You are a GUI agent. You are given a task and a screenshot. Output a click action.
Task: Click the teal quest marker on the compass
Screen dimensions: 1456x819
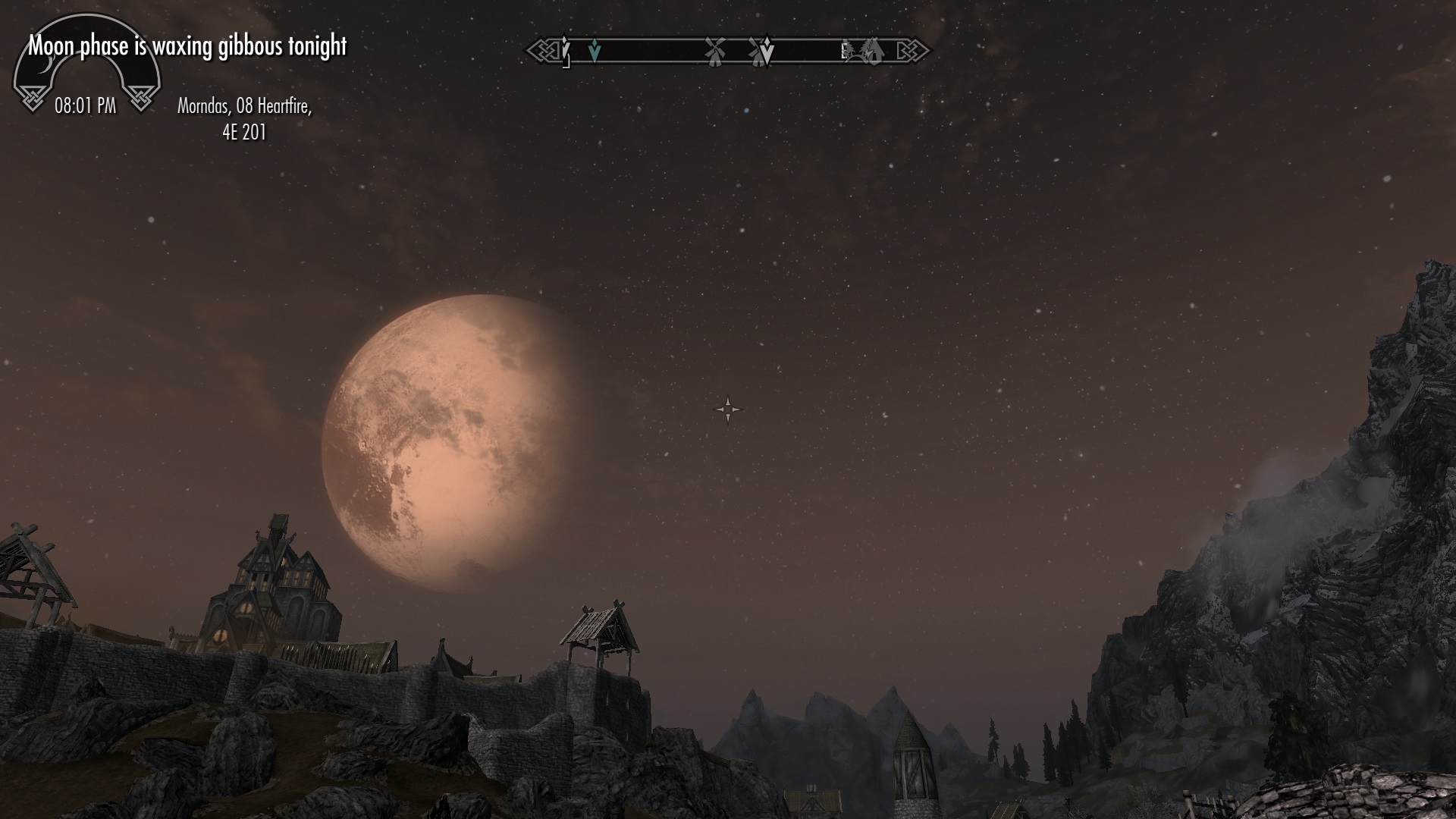(x=595, y=51)
